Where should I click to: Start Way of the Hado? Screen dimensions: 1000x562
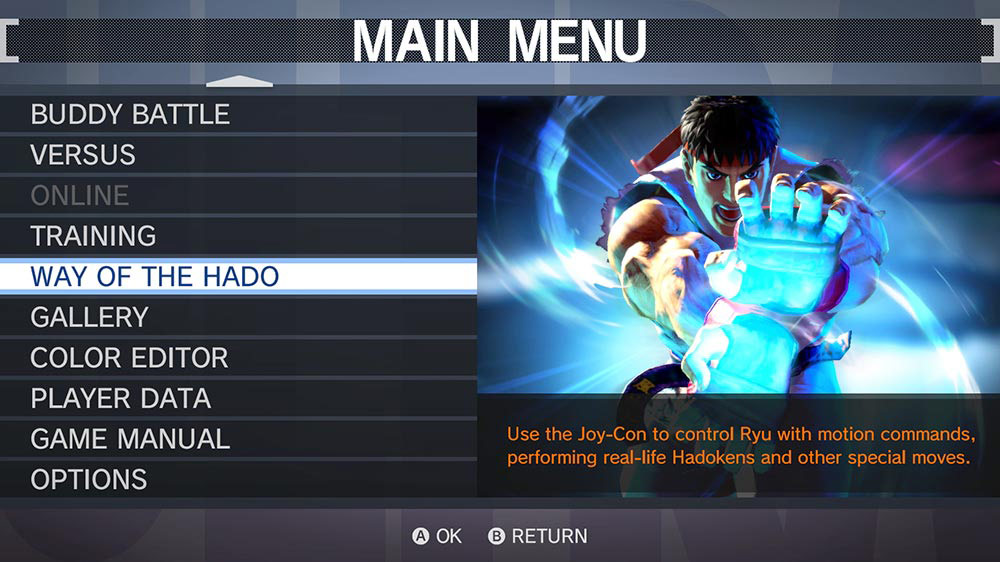click(155, 276)
